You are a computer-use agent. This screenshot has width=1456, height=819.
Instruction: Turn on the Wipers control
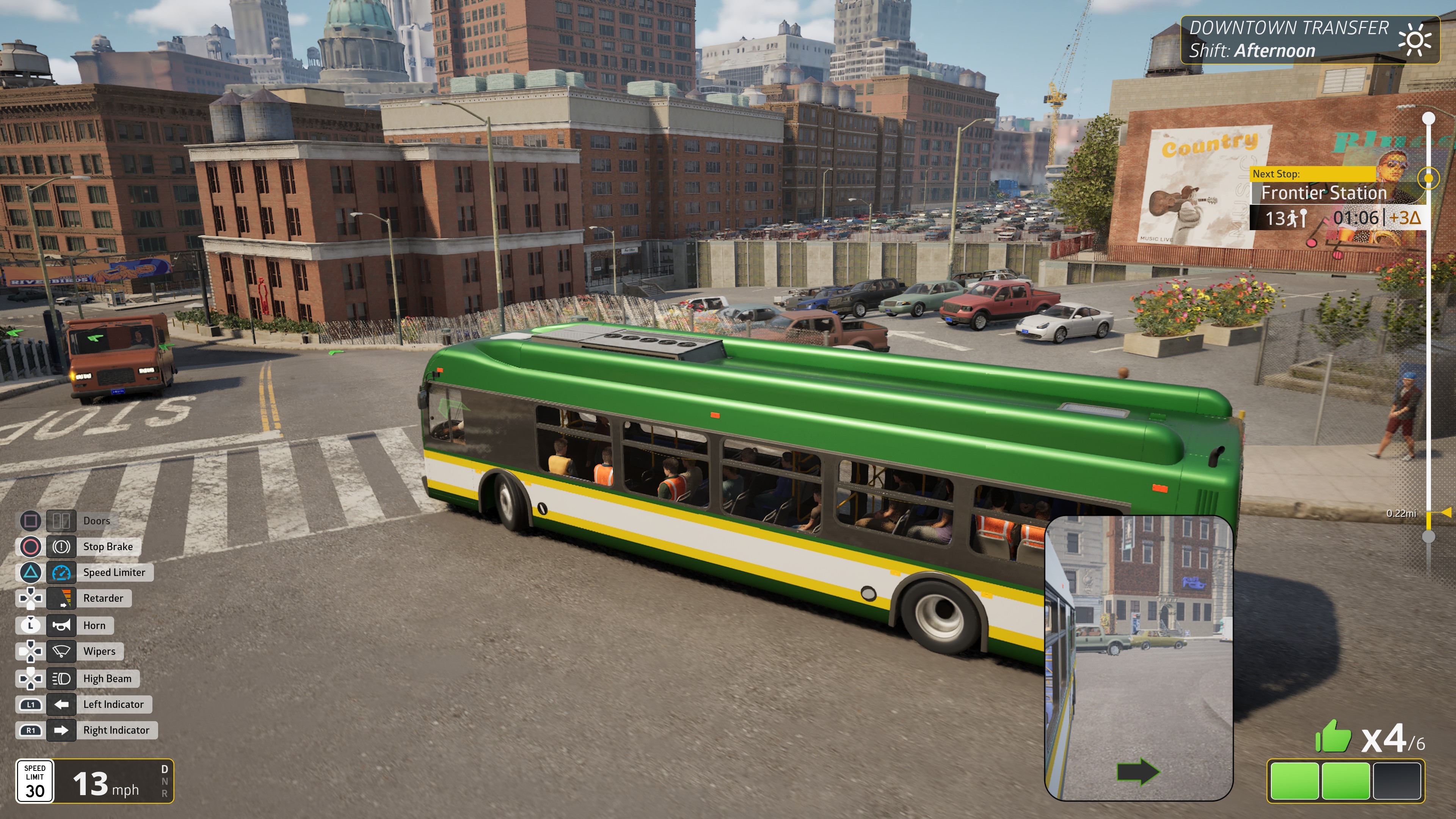61,651
